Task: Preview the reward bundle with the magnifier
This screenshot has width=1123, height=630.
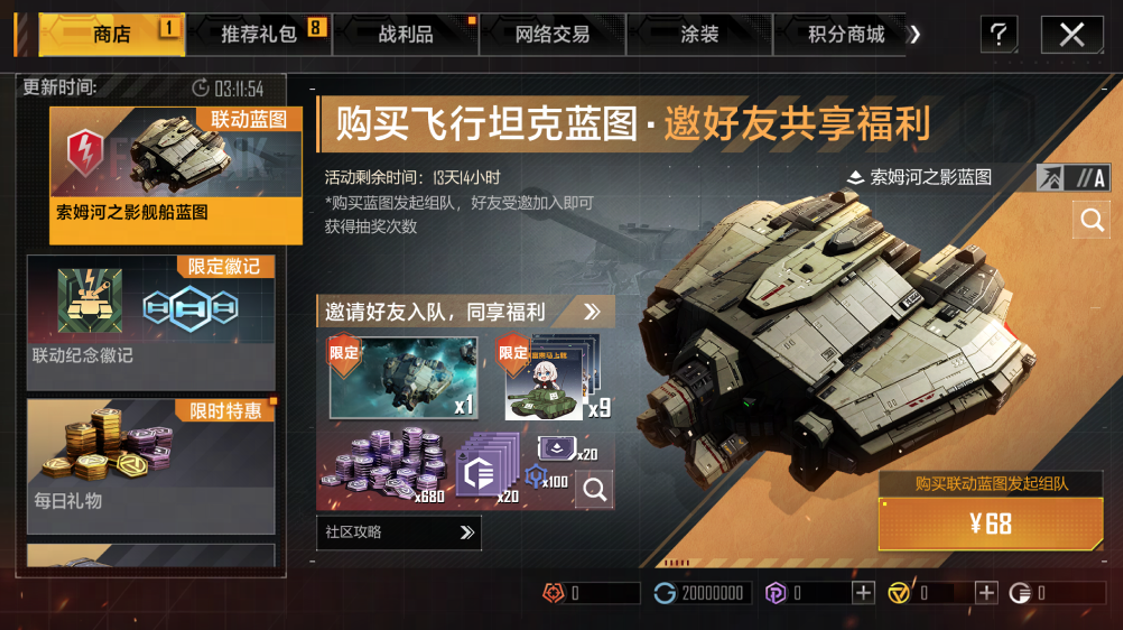Action: coord(594,489)
